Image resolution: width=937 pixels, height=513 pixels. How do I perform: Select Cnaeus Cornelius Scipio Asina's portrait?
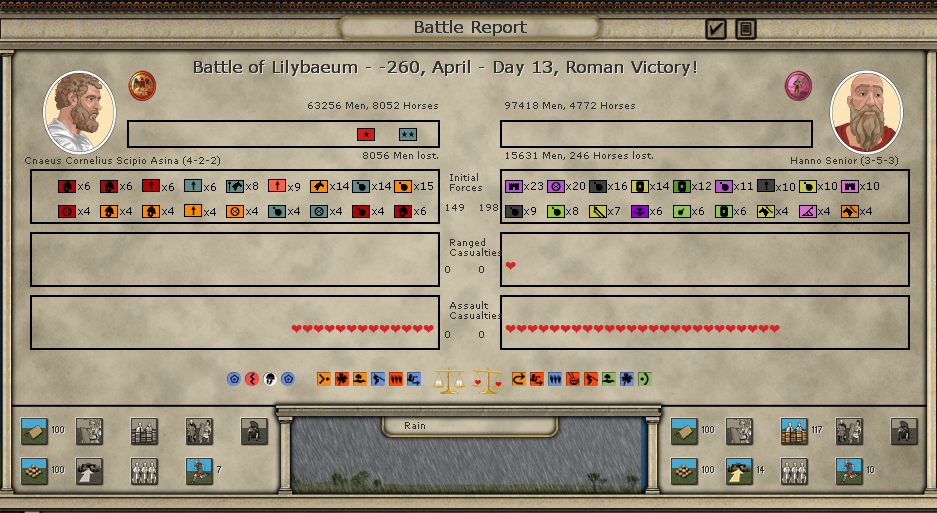[x=79, y=112]
